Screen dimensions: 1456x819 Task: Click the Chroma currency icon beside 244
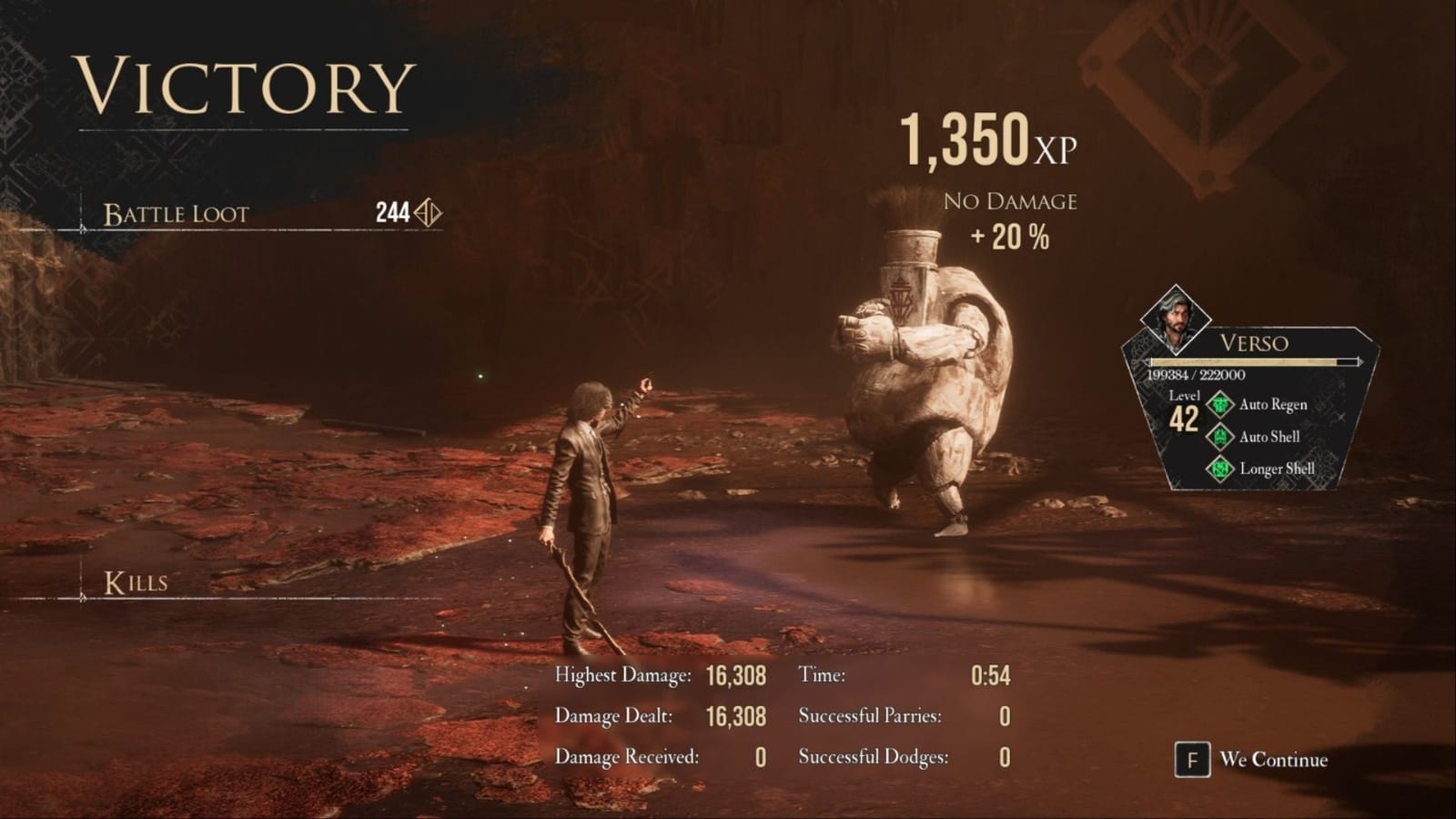pos(429,214)
